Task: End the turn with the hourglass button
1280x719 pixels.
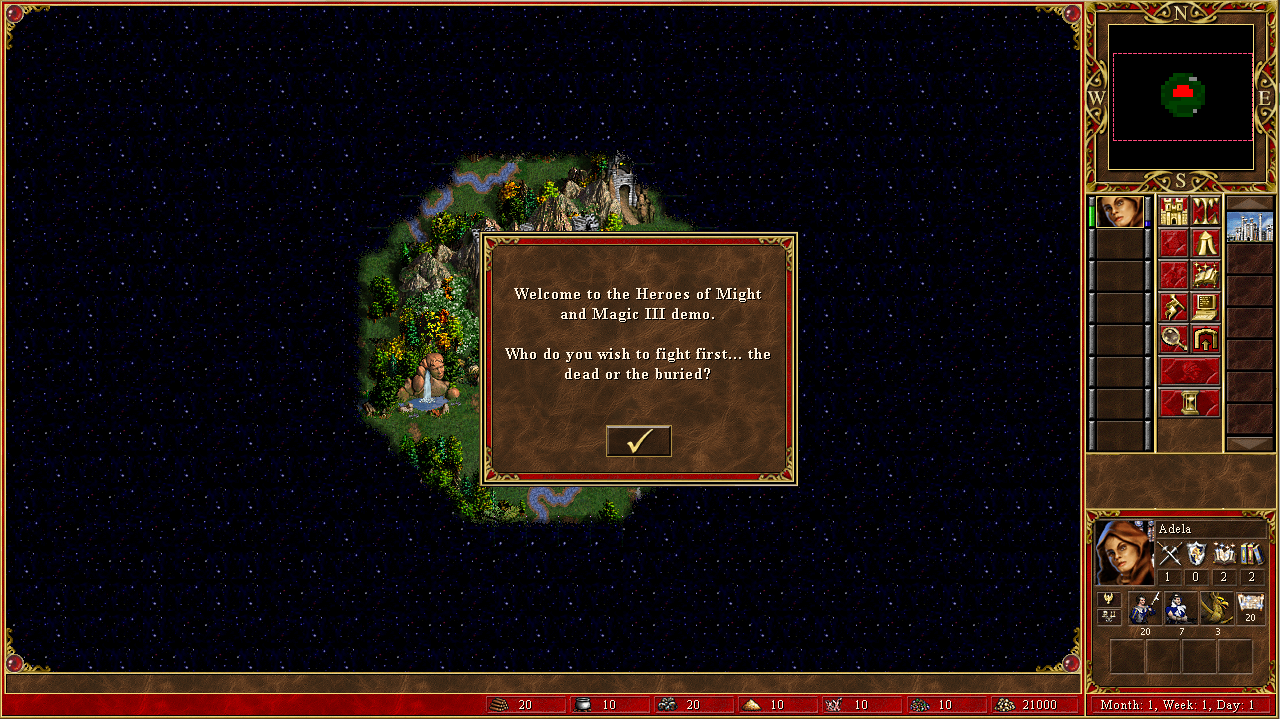Action: pyautogui.click(x=1189, y=403)
